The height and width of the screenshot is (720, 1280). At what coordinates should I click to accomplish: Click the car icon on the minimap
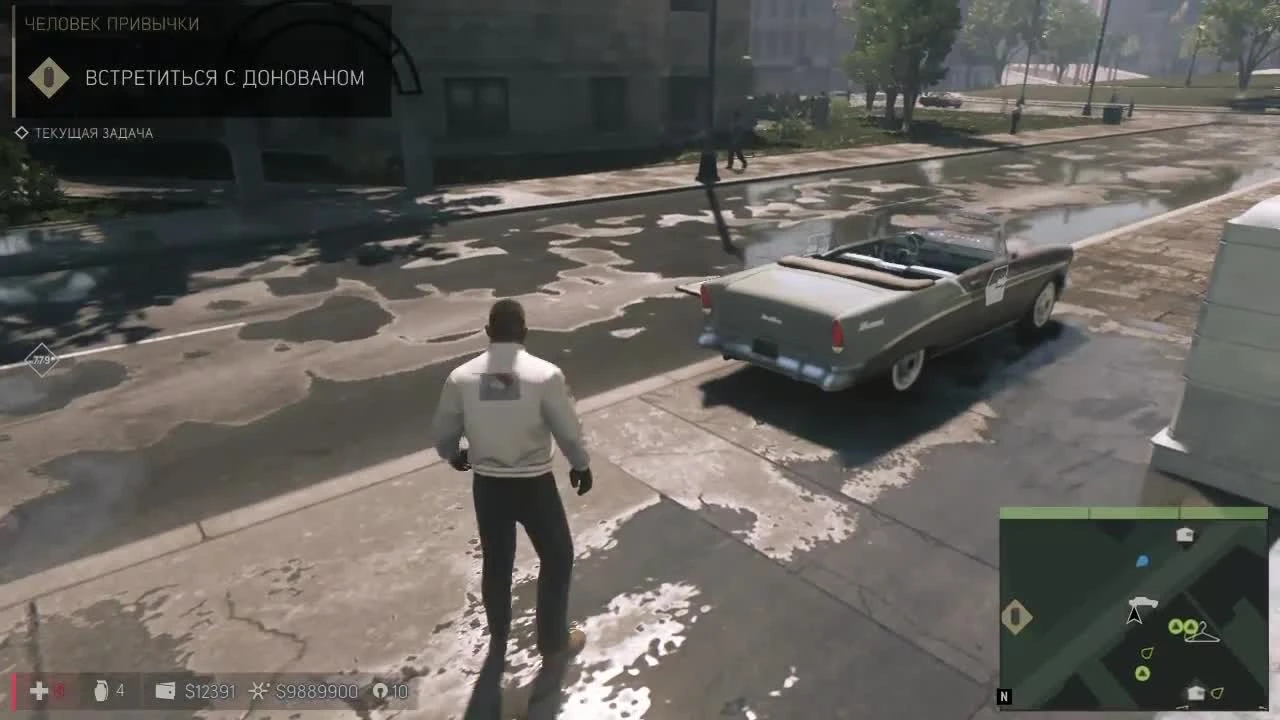click(1143, 602)
